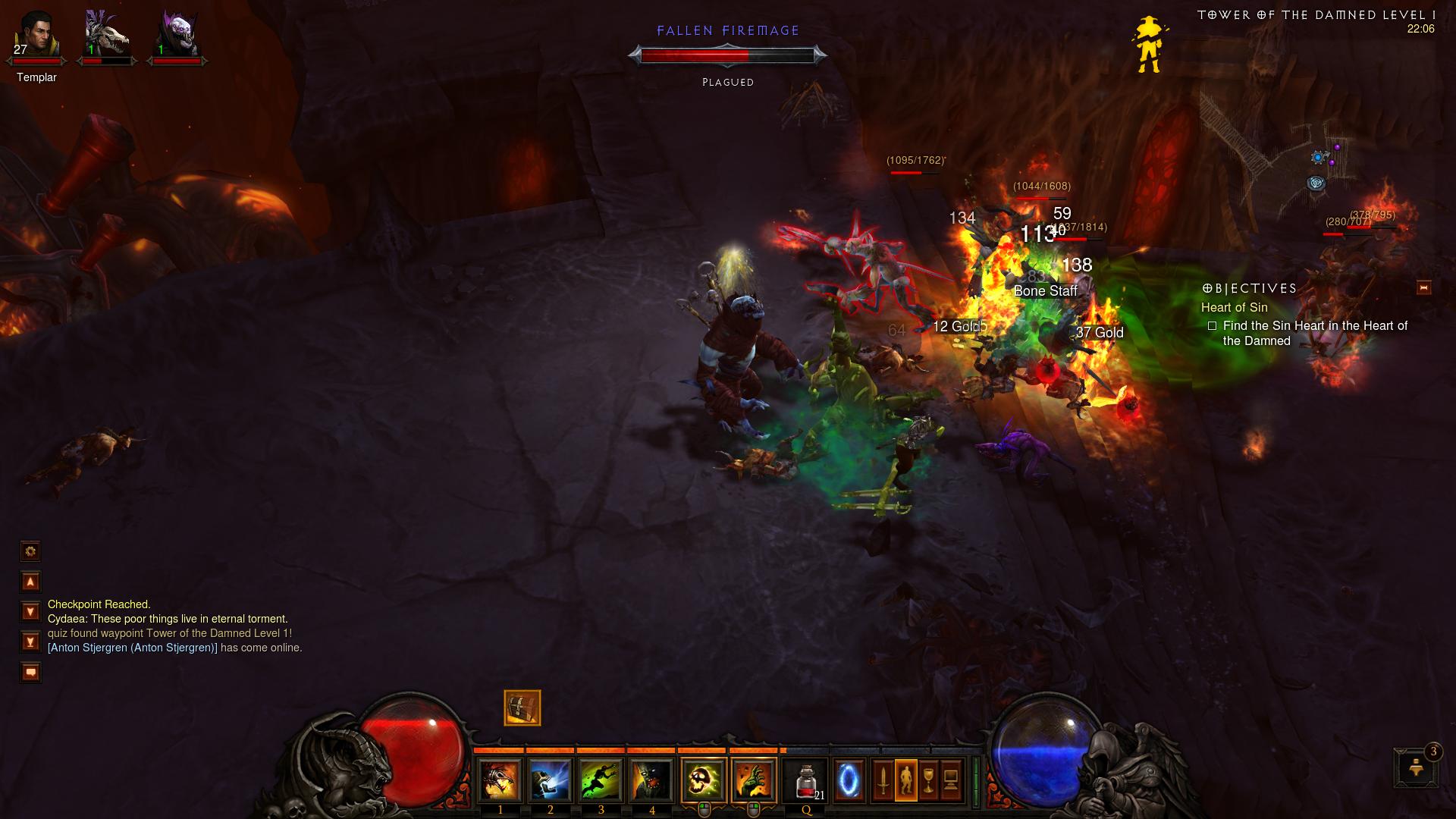1456x819 pixels.
Task: Trigger the grasping zombie hand skill
Action: (754, 780)
